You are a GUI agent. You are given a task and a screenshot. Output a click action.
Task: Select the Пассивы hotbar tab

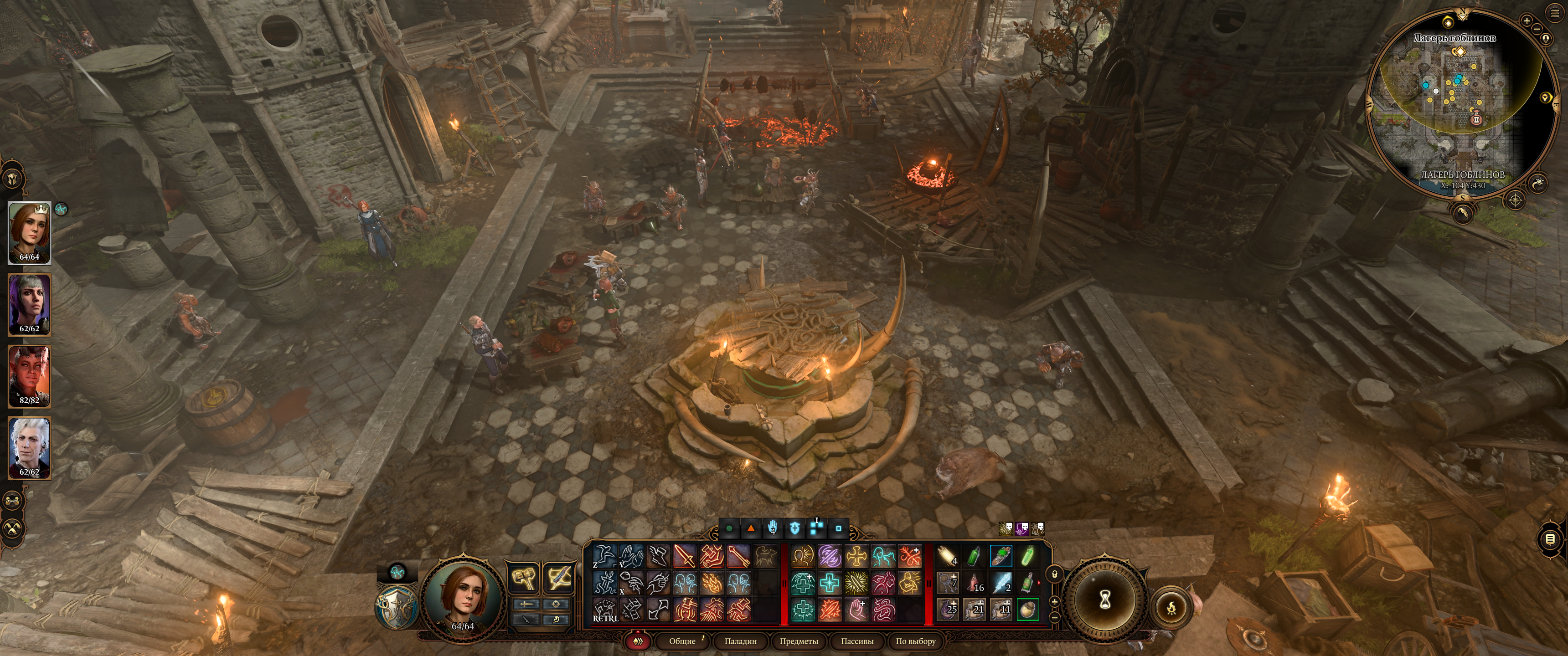856,641
